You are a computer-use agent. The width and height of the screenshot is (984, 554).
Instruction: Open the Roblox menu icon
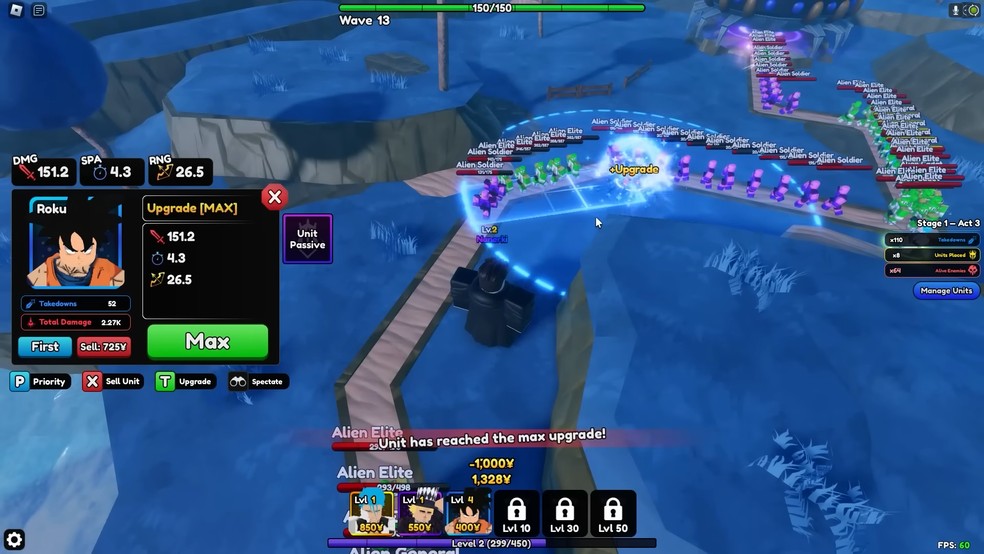click(x=14, y=10)
